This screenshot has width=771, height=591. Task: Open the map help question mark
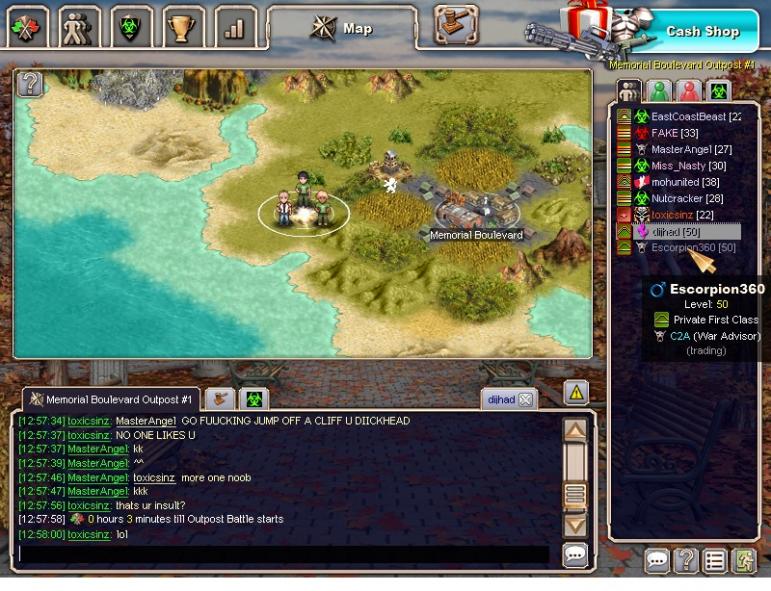coord(30,84)
